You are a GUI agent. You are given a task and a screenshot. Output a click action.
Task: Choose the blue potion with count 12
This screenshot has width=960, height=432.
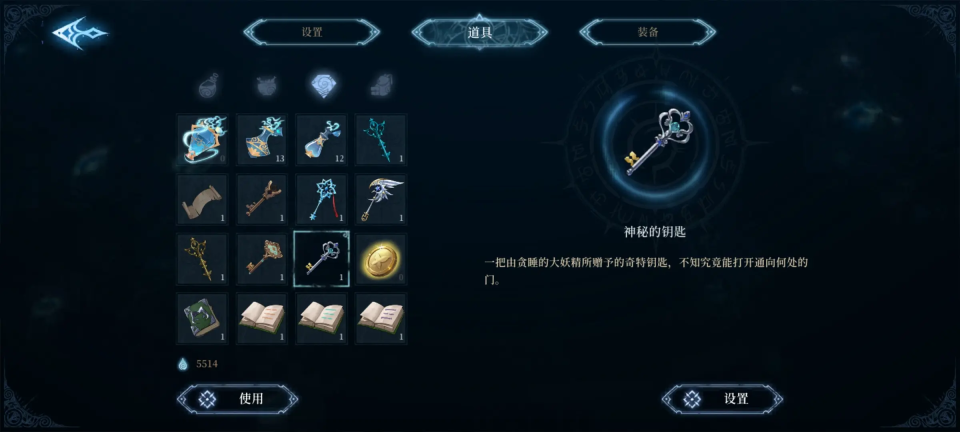click(322, 139)
